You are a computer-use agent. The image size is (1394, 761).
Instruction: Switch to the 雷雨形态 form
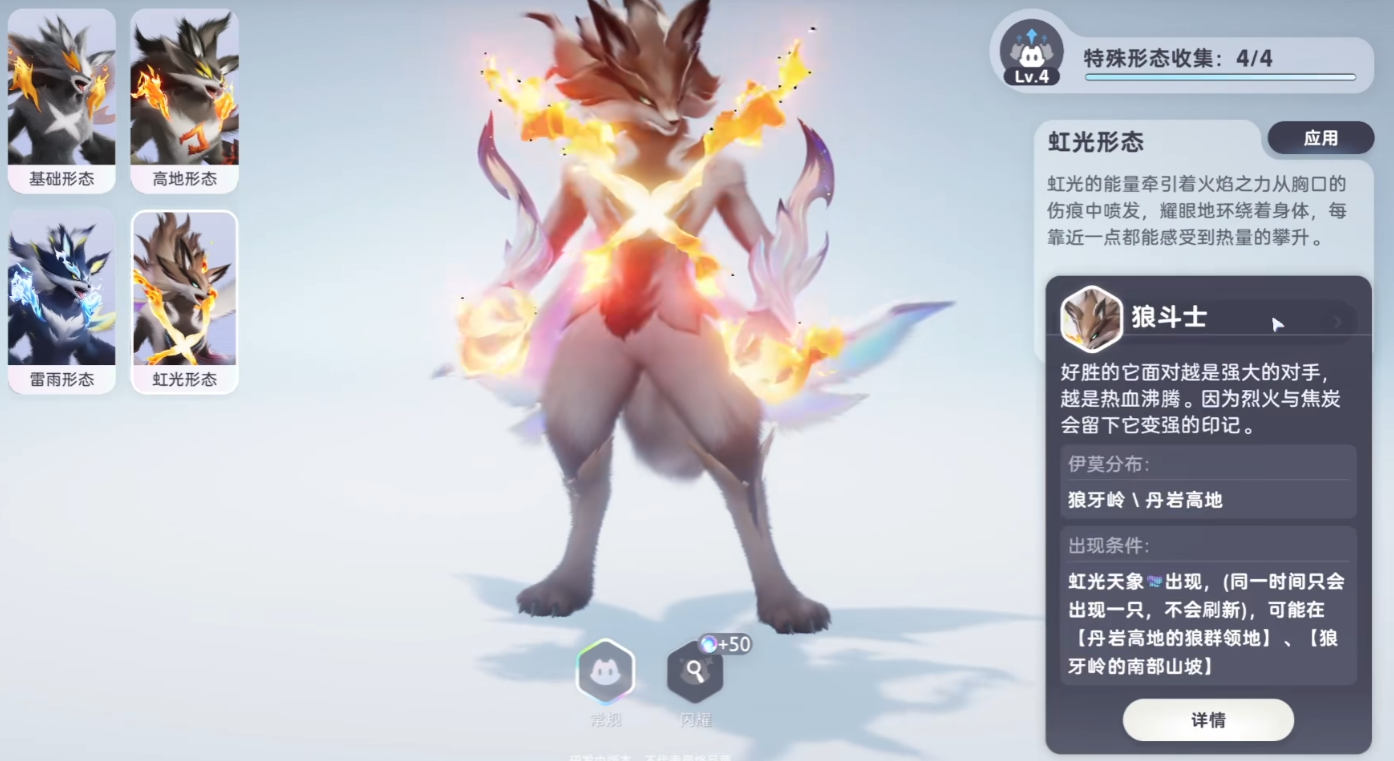(x=62, y=300)
